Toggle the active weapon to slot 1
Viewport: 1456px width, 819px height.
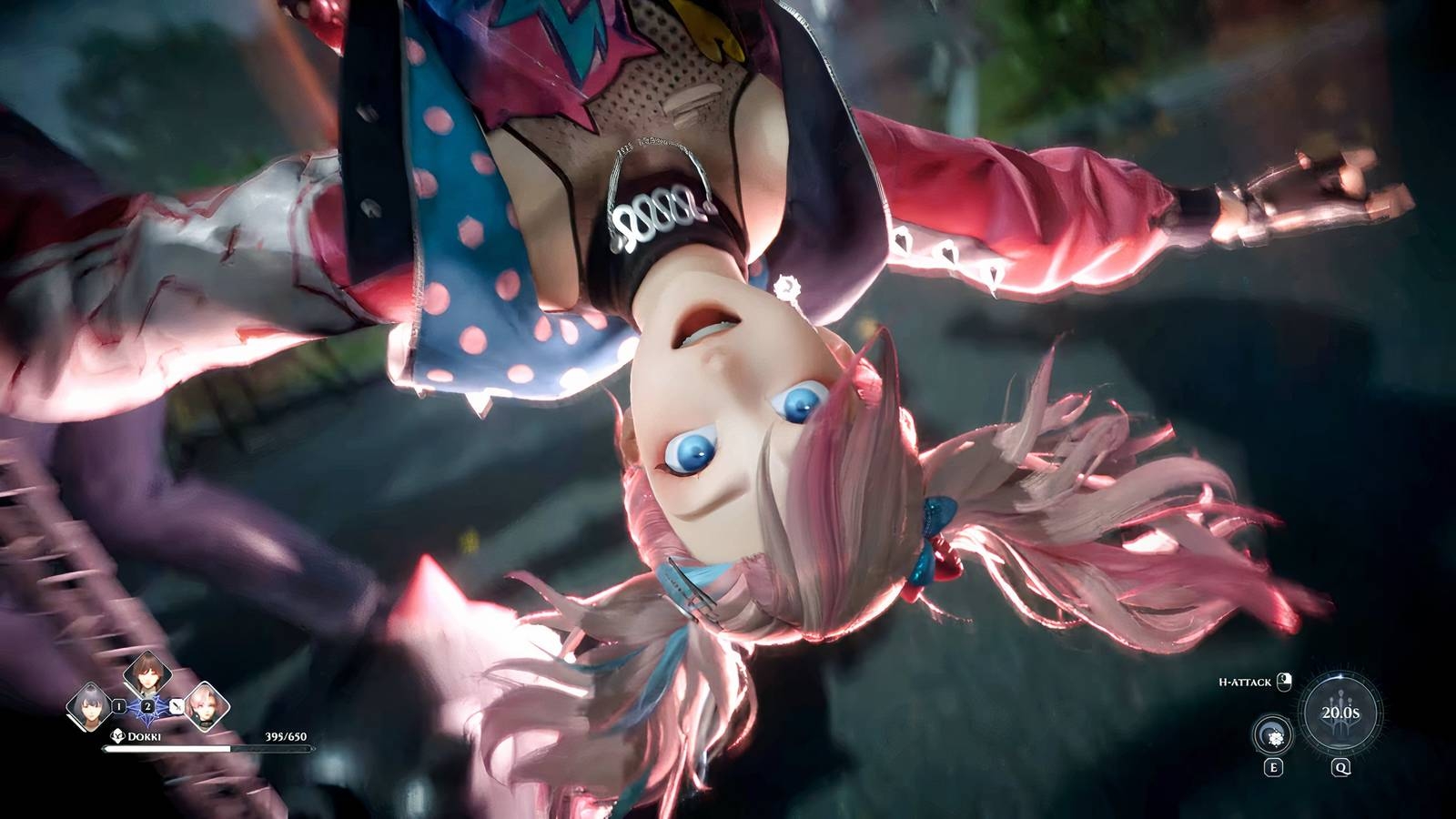click(118, 706)
